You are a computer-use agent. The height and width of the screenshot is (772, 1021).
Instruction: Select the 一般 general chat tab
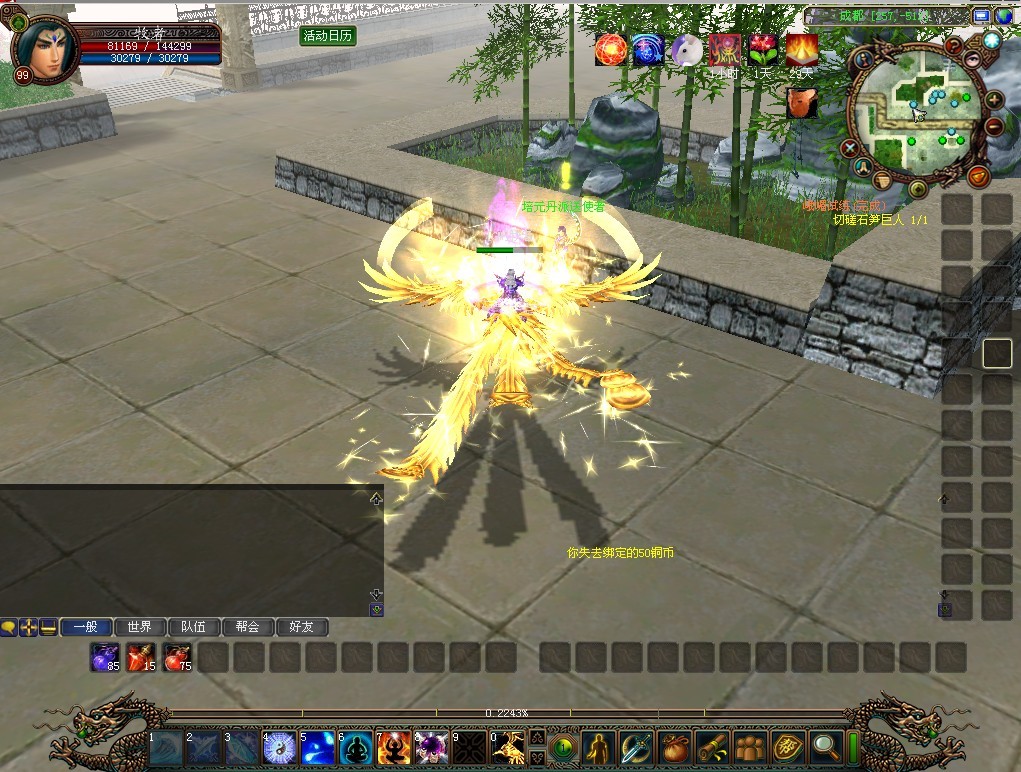pos(85,627)
